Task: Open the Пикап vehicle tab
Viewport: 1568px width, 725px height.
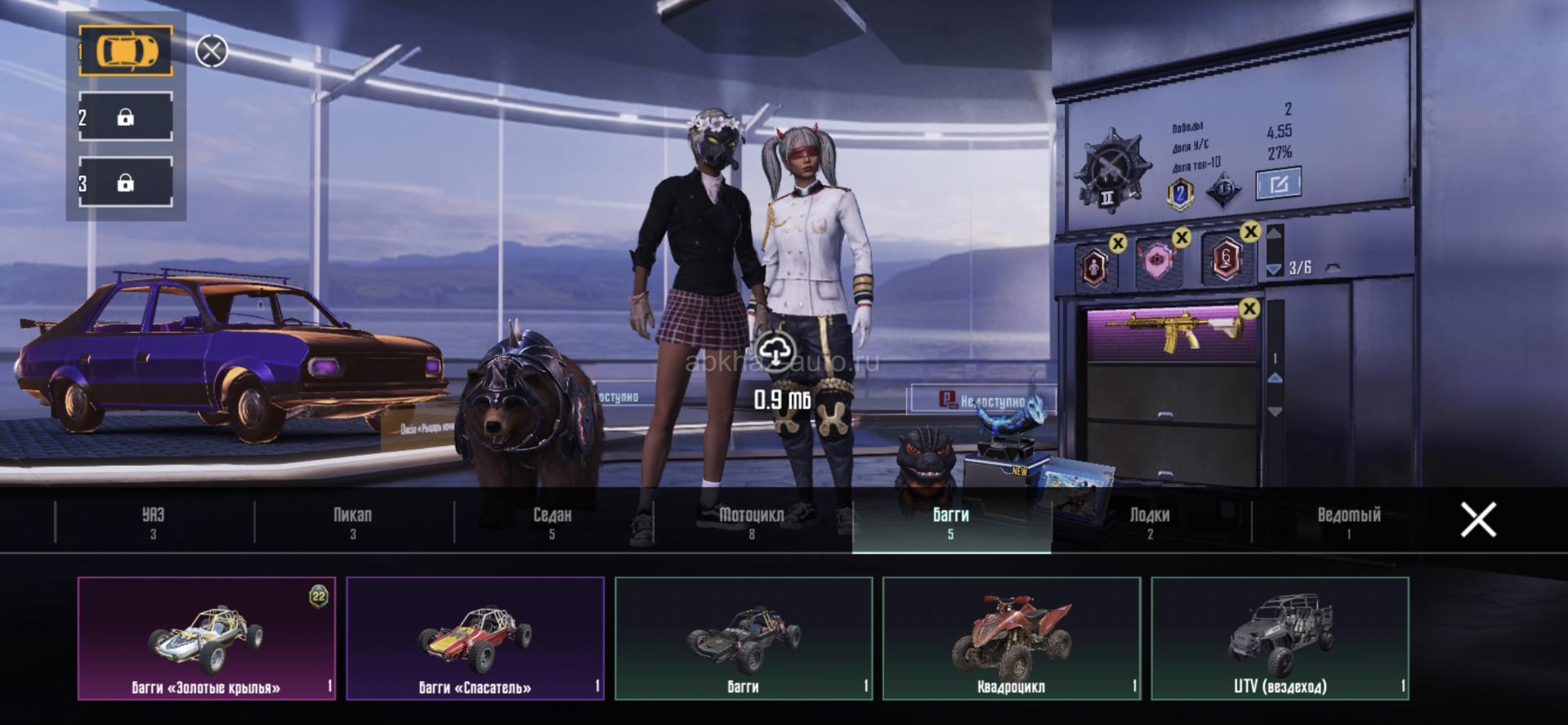Action: click(353, 521)
